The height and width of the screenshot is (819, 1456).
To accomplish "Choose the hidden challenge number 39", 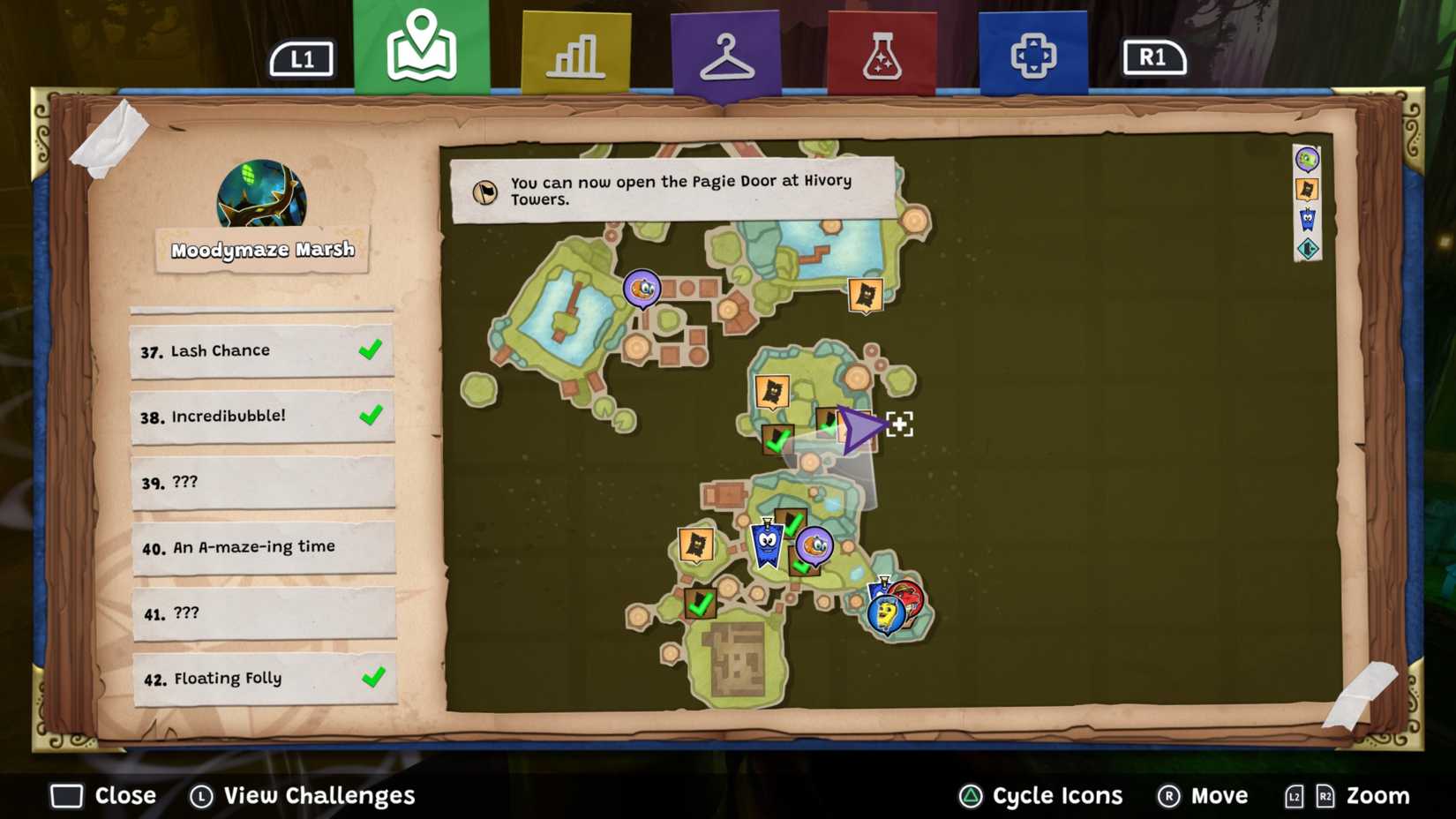I will (x=262, y=482).
